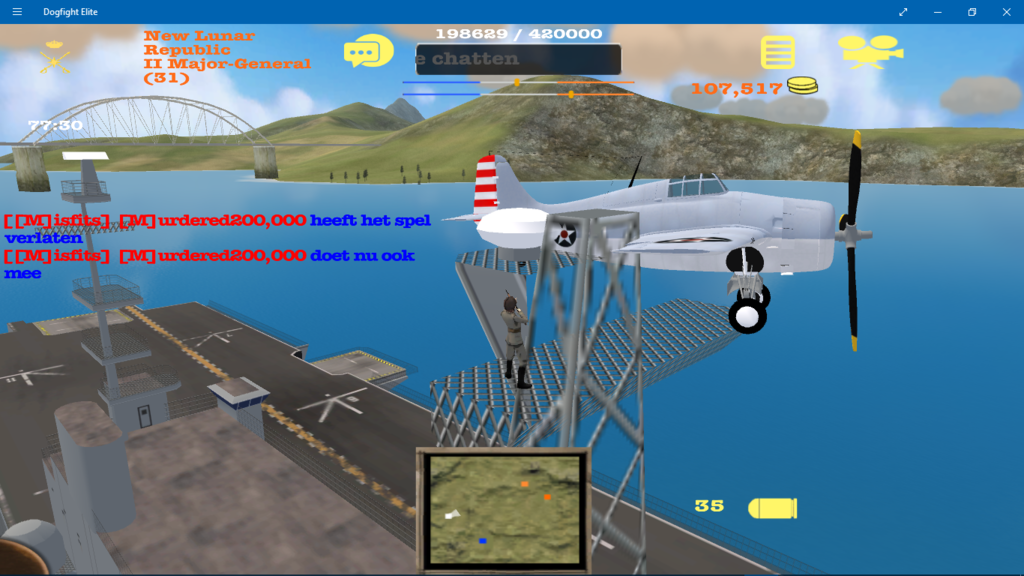Click the terrain minimap
Image resolution: width=1024 pixels, height=576 pixels.
pos(503,510)
